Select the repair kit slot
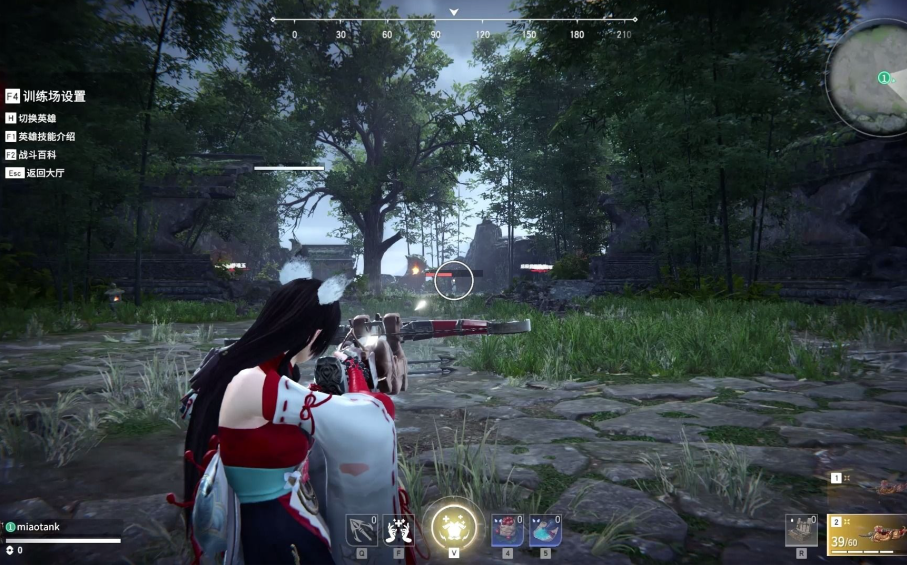 click(801, 530)
